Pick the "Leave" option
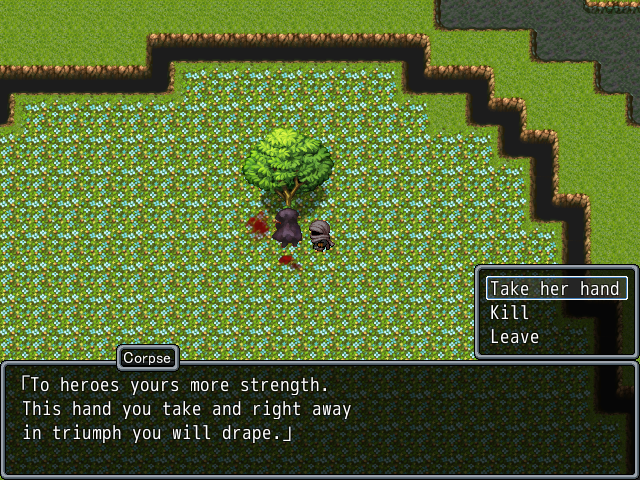640x480 pixels. pos(515,337)
